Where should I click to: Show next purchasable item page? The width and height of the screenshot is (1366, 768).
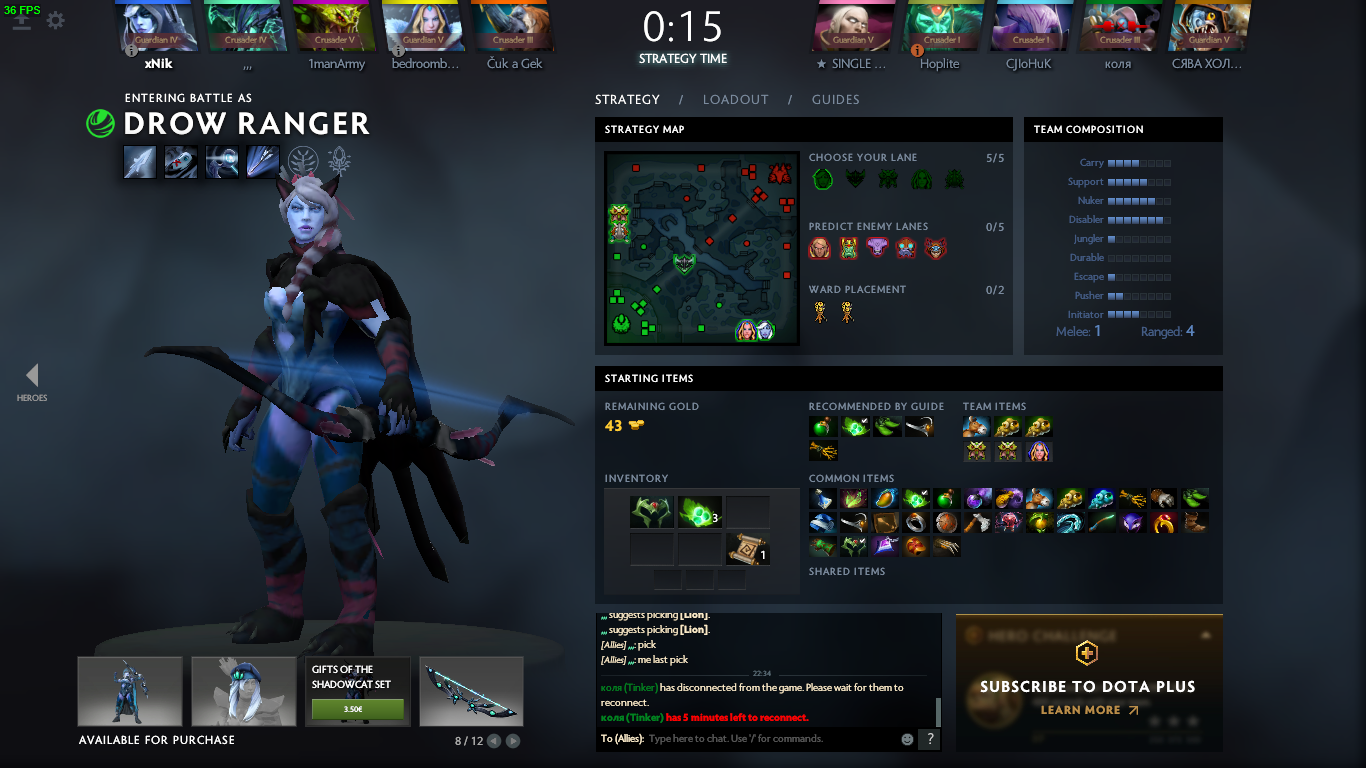[513, 741]
